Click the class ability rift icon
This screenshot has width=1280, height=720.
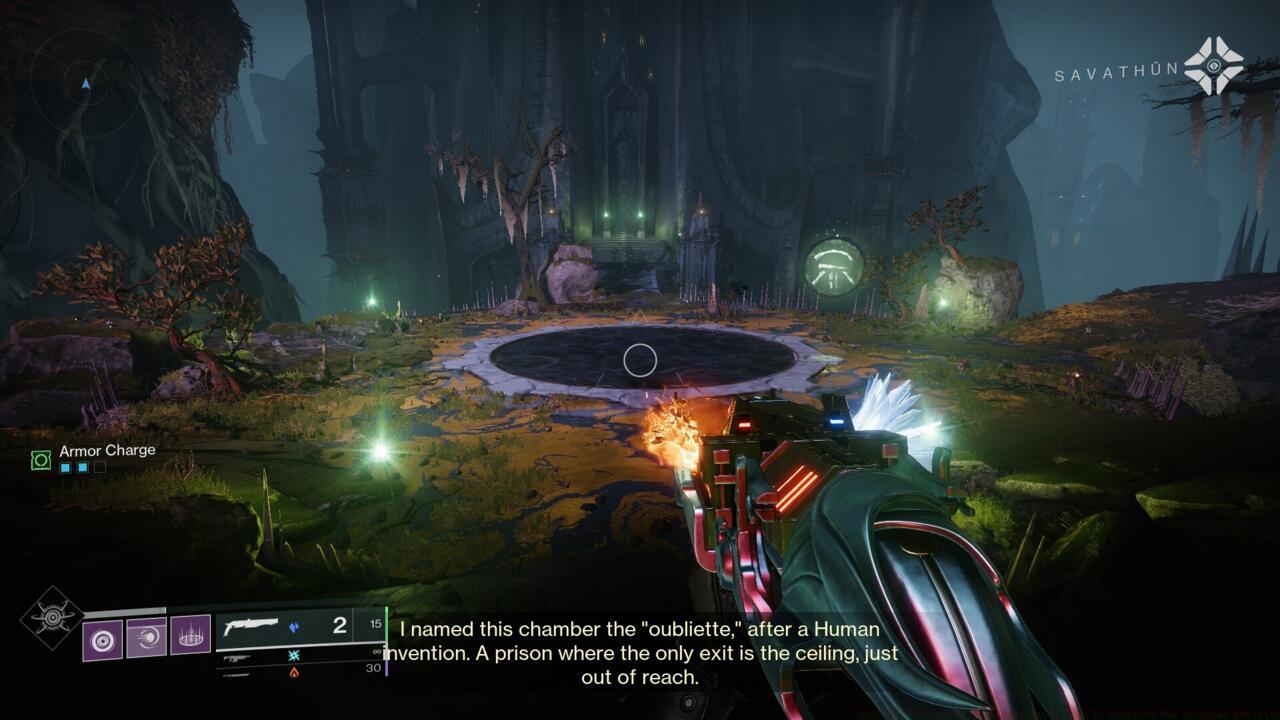pyautogui.click(x=190, y=637)
